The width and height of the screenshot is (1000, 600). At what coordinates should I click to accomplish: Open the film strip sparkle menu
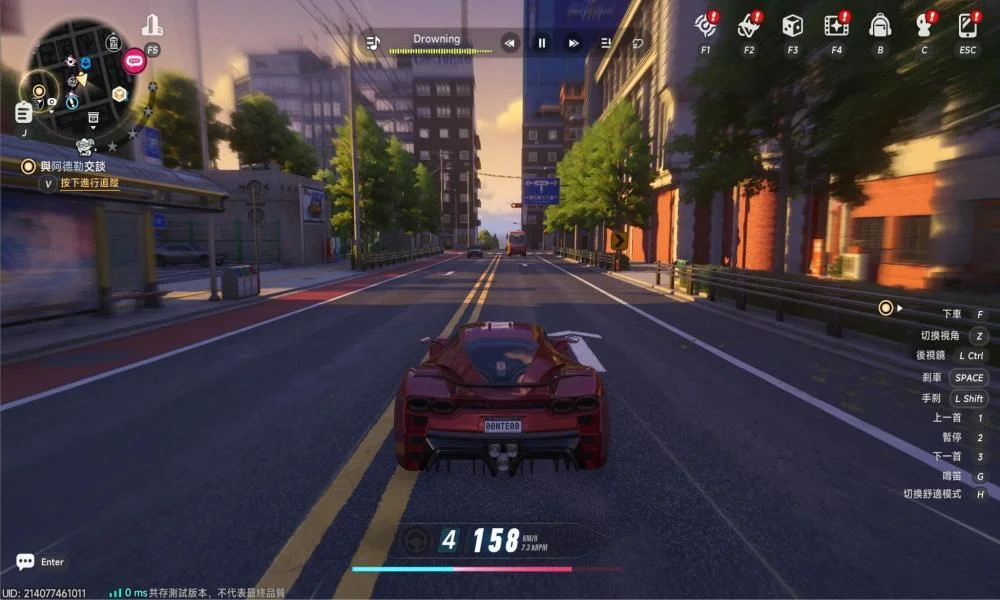tap(836, 26)
